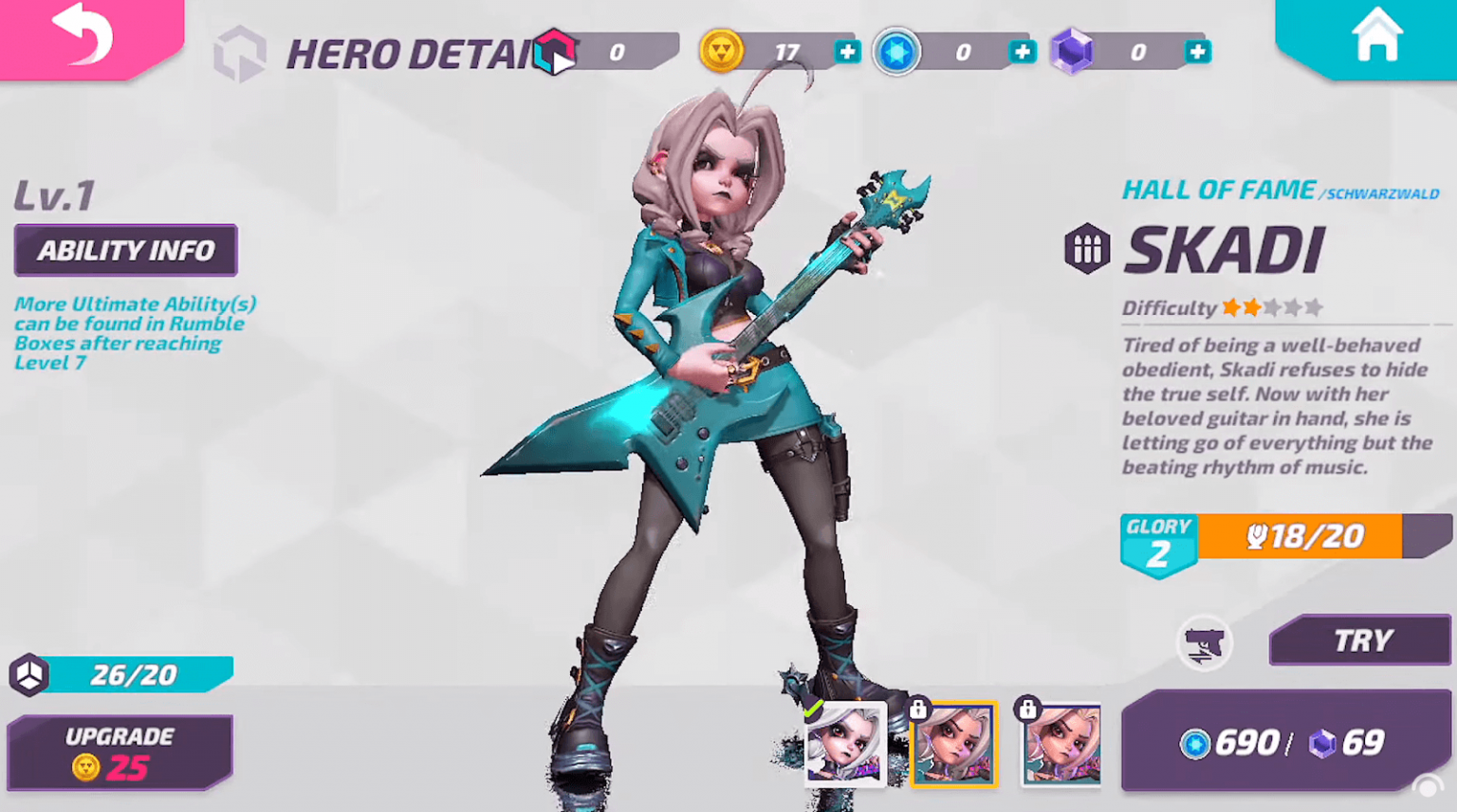Tap the 690/69 purchase button
1457x812 pixels.
coord(1284,744)
